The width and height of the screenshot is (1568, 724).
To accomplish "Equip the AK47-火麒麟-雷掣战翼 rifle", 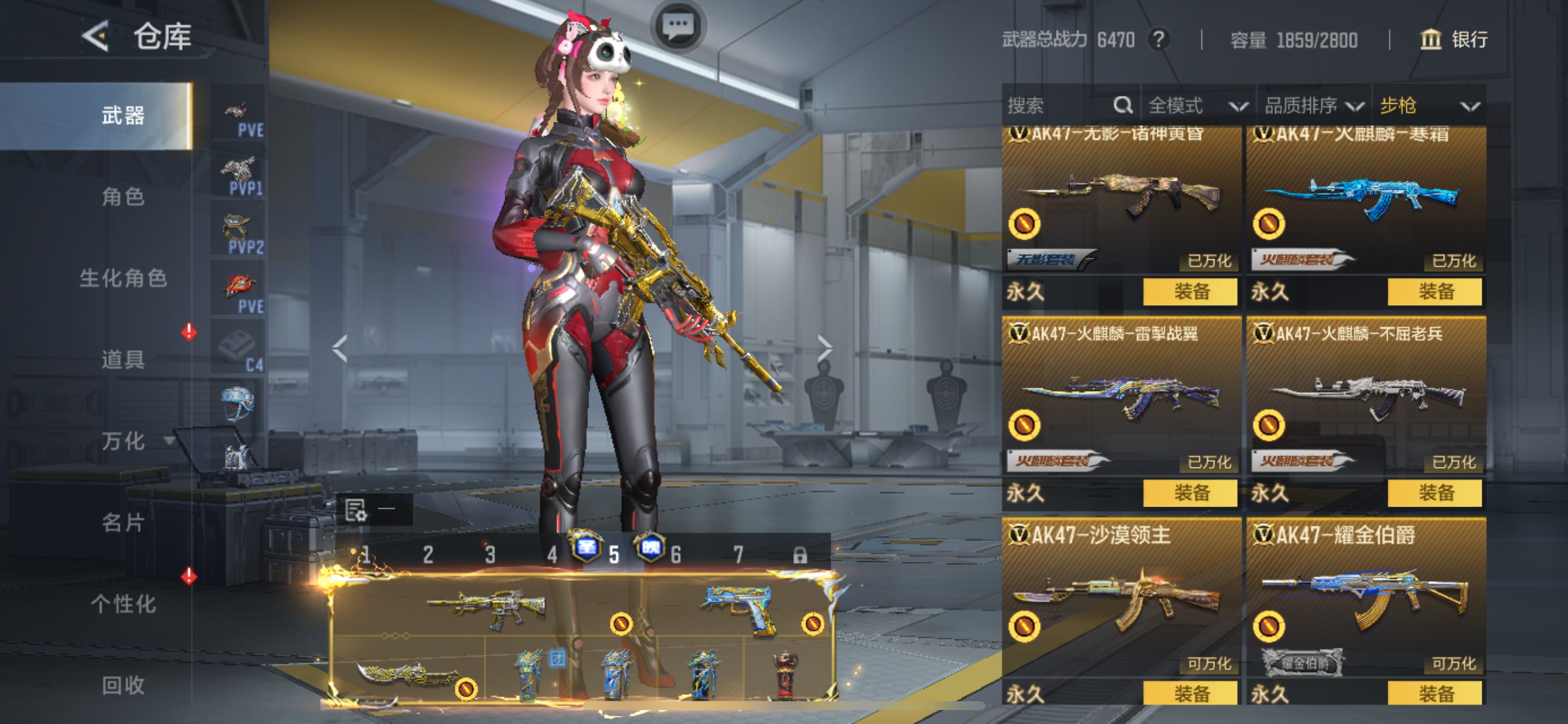I will tap(1190, 492).
